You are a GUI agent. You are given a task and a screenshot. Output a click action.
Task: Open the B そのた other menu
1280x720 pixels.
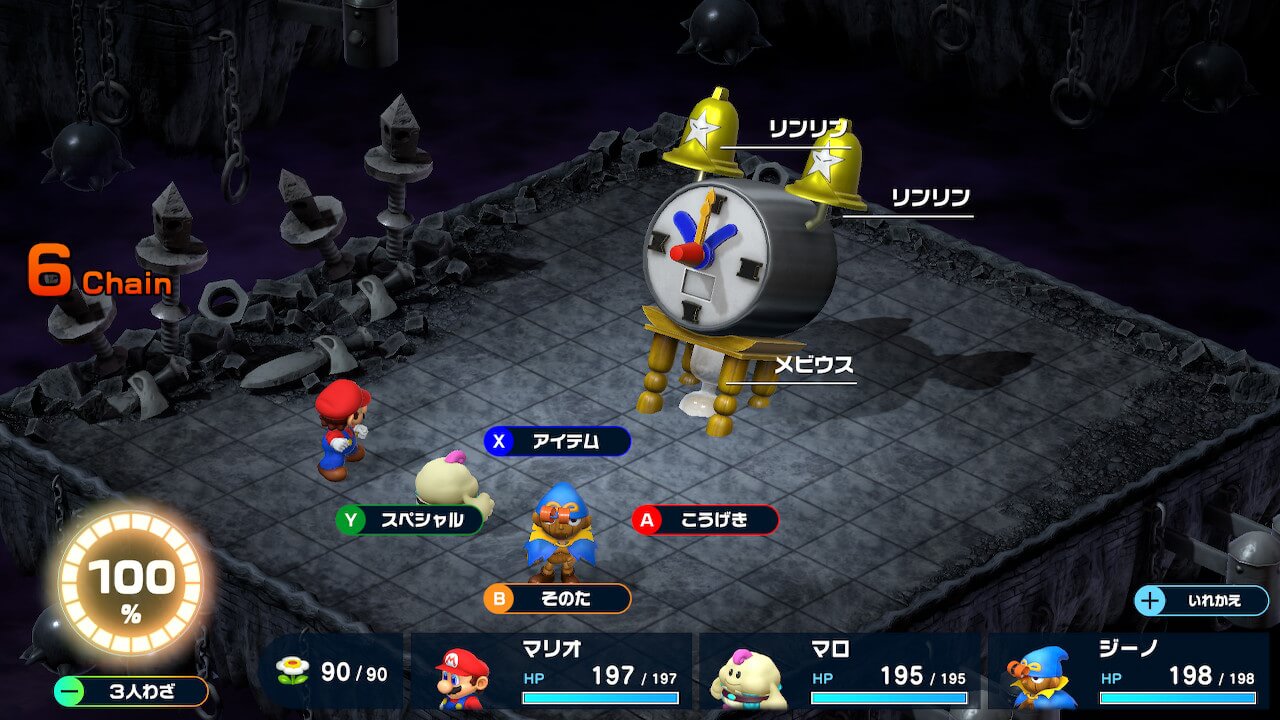point(560,598)
